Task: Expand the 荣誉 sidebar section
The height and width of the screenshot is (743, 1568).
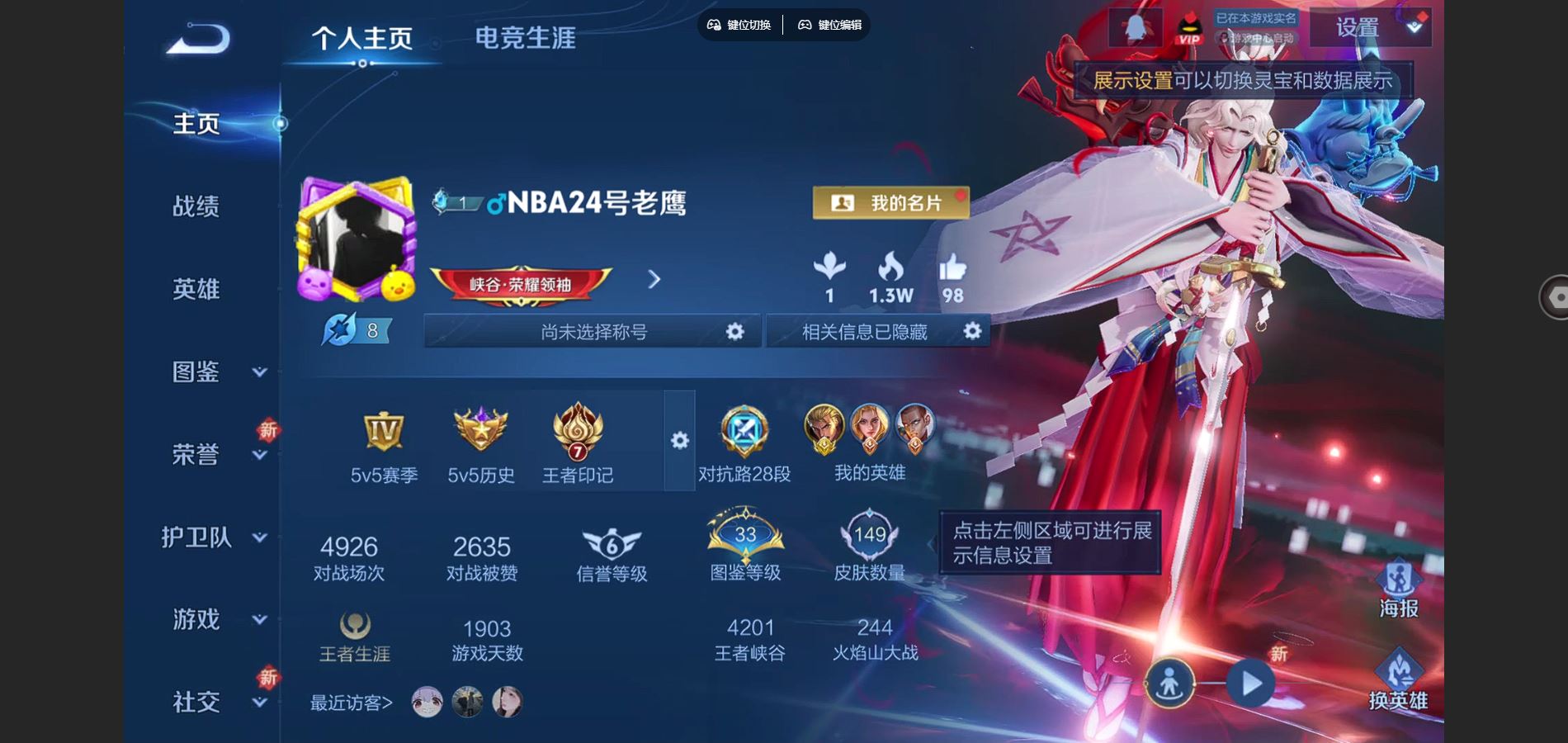Action: (x=196, y=455)
